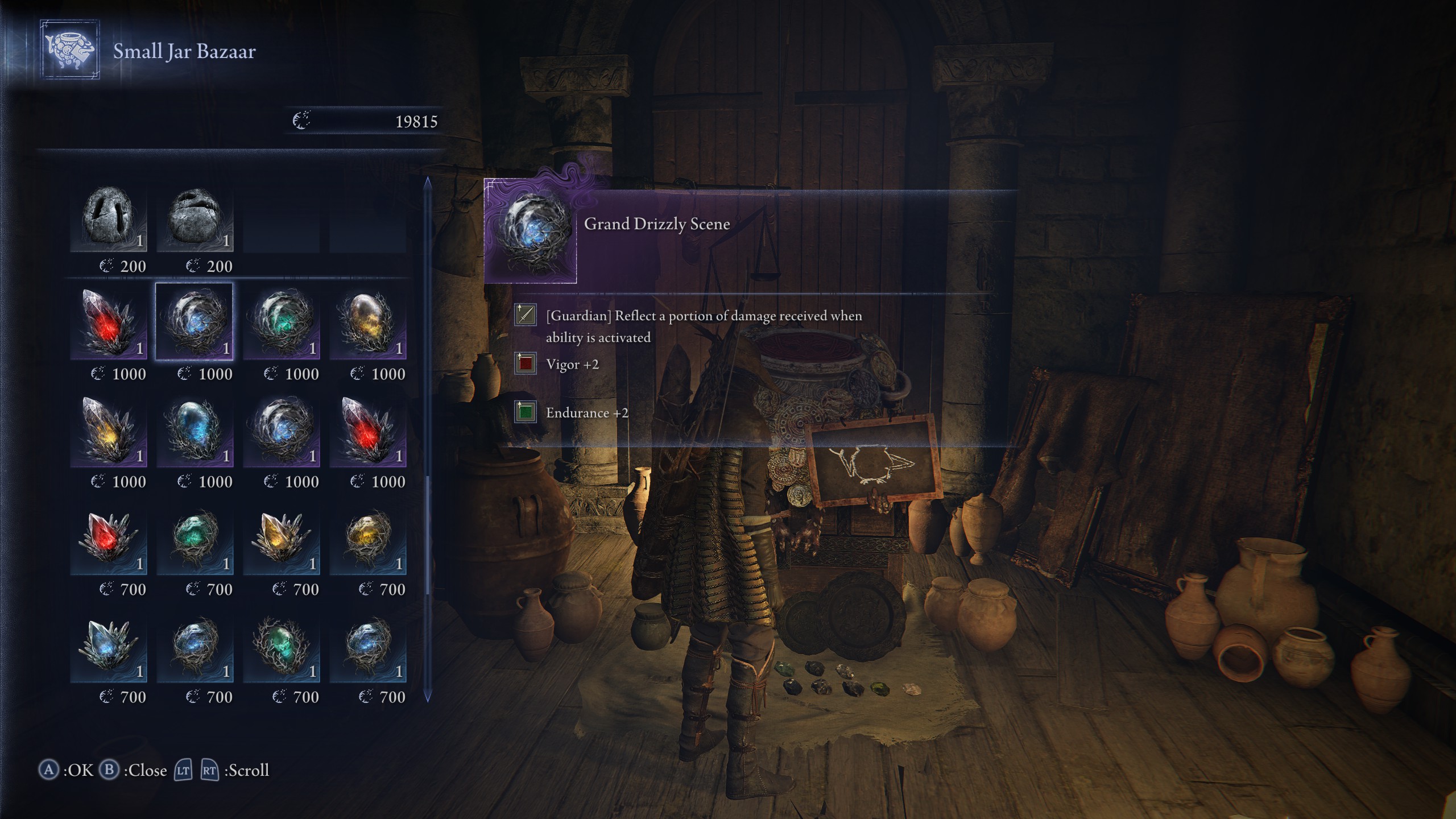
Task: Click the shop list's scroll-down arrow
Action: [428, 696]
